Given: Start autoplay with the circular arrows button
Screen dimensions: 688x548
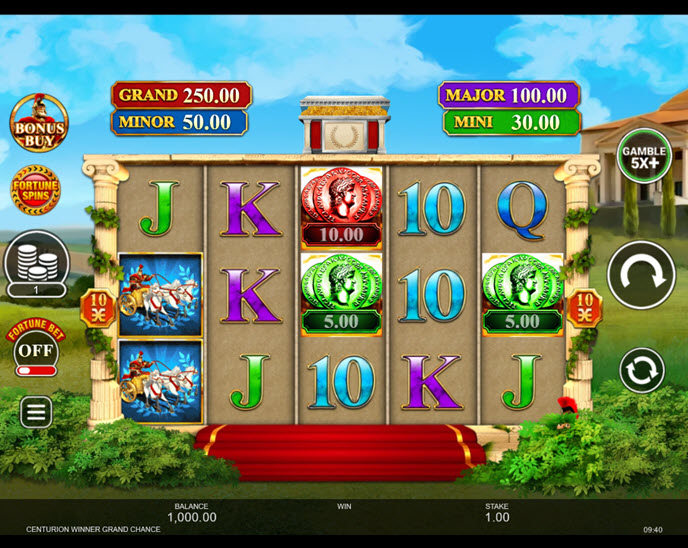Looking at the screenshot, I should click(641, 370).
